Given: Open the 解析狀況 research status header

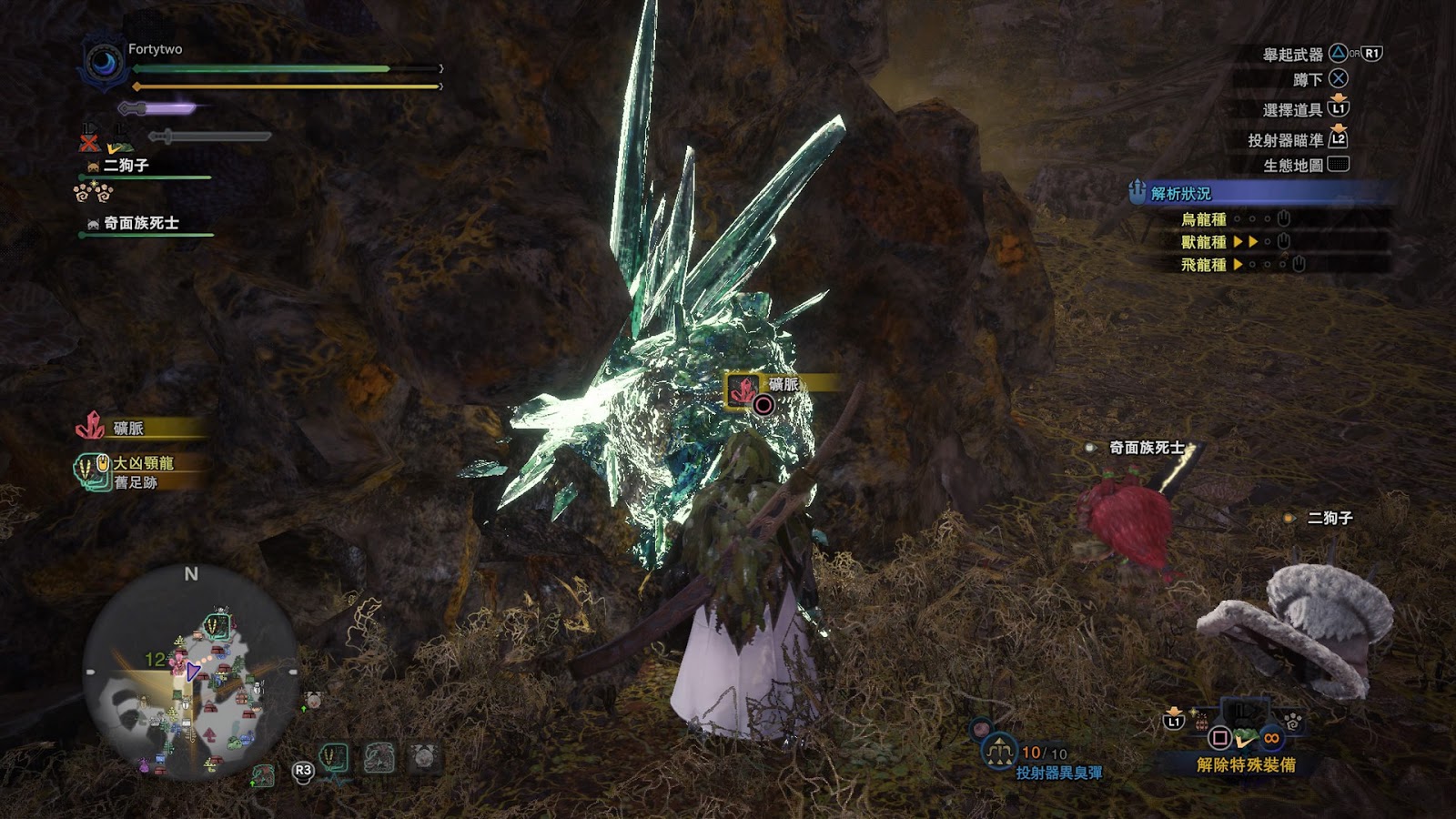Looking at the screenshot, I should [1180, 193].
